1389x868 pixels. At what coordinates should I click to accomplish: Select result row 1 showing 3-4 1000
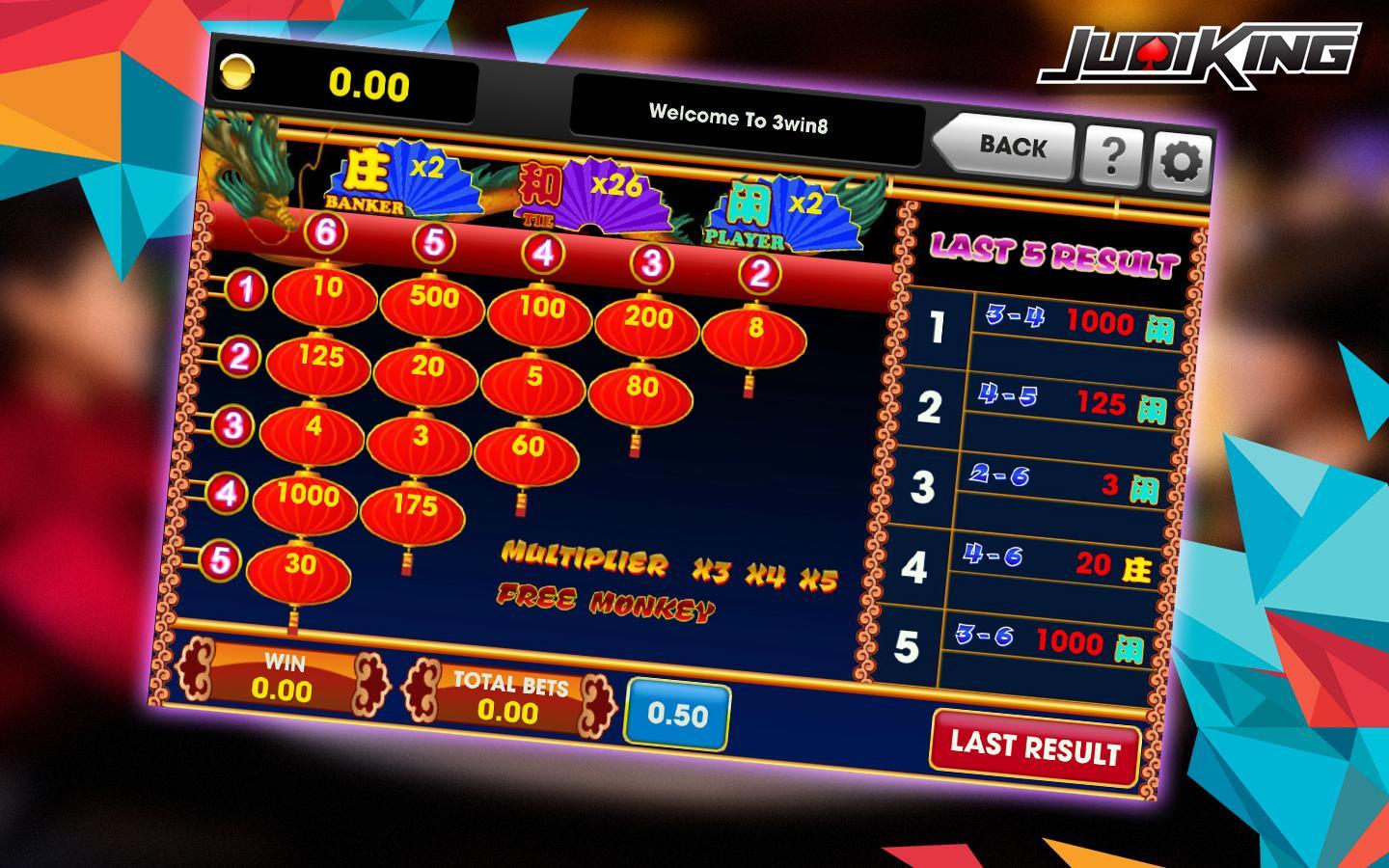pos(1056,321)
